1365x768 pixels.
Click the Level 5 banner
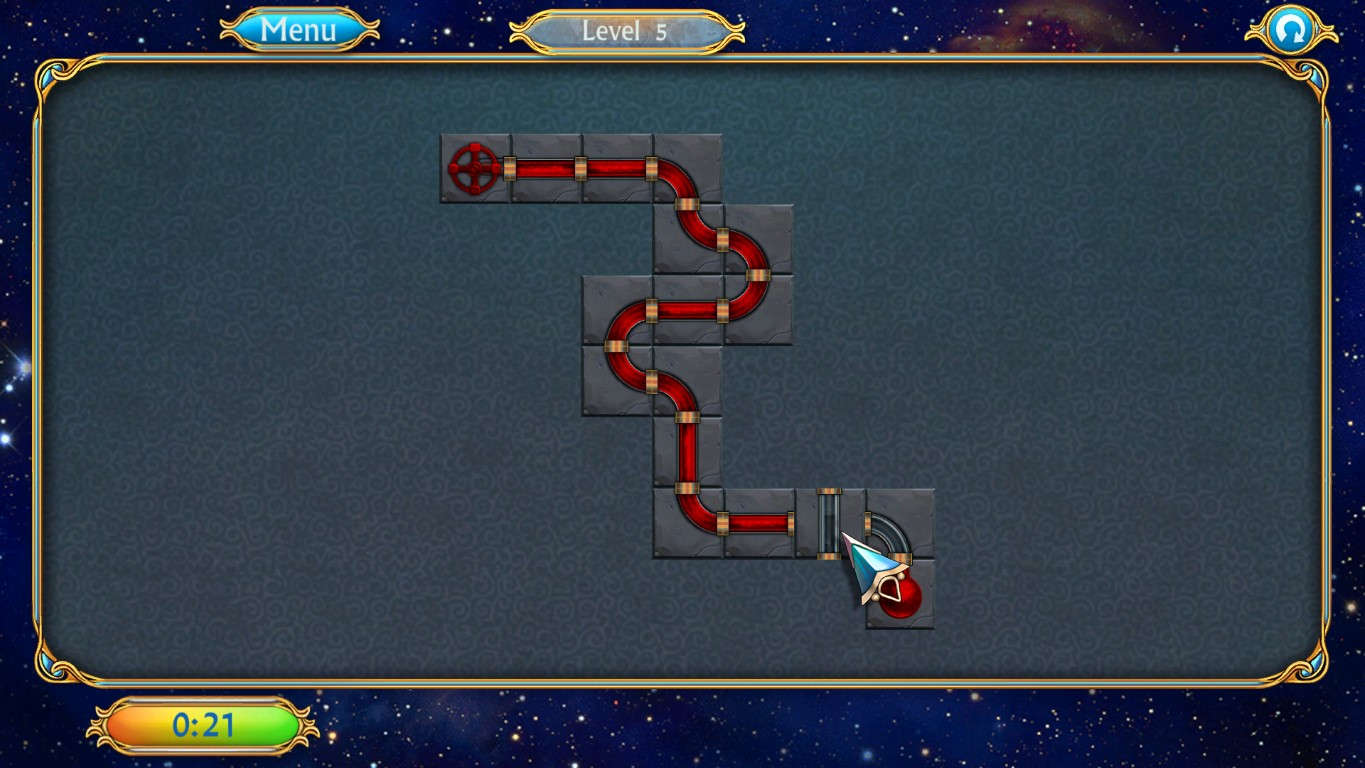click(625, 30)
